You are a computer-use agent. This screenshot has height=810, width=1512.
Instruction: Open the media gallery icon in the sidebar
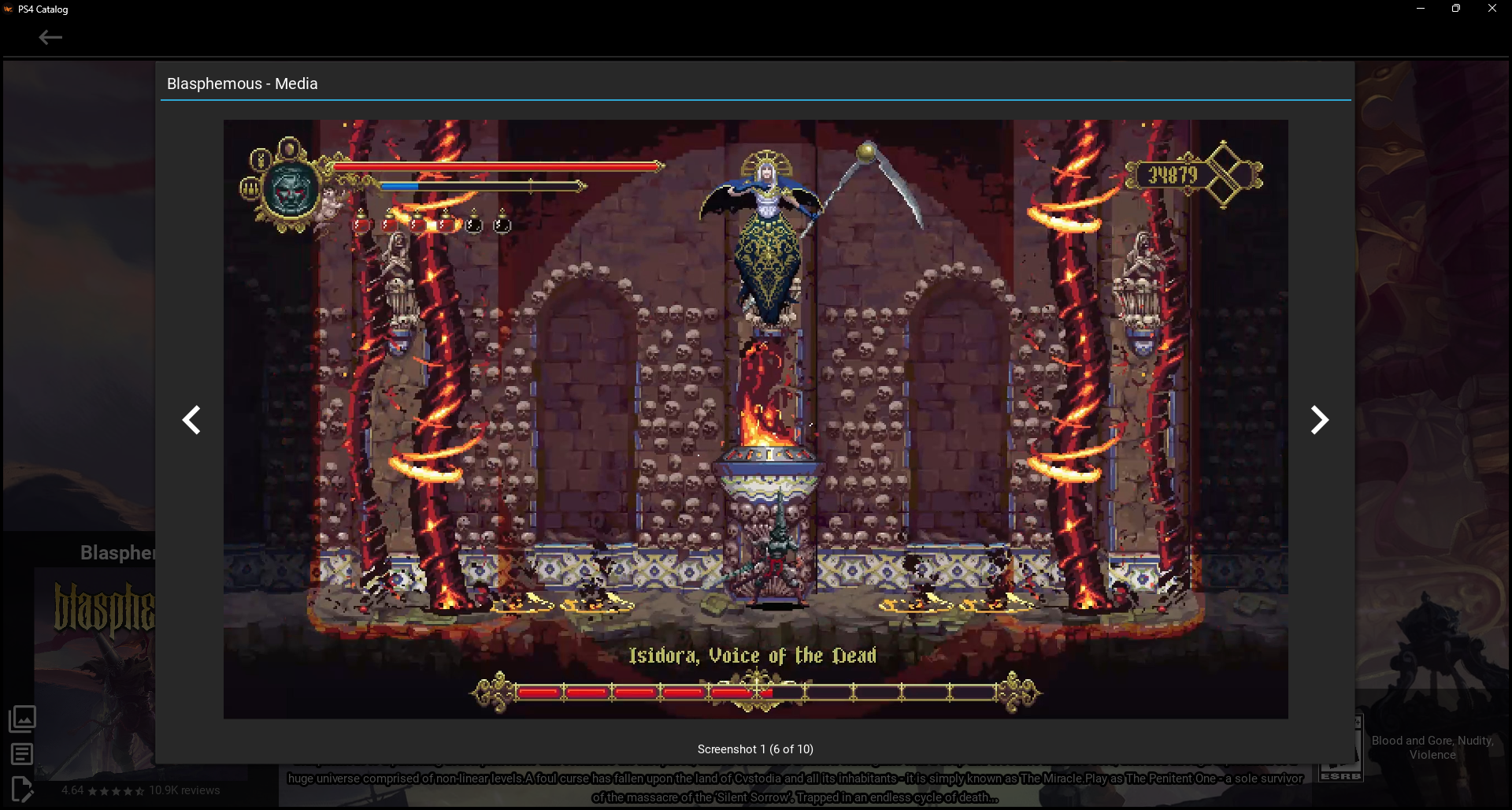tap(22, 719)
